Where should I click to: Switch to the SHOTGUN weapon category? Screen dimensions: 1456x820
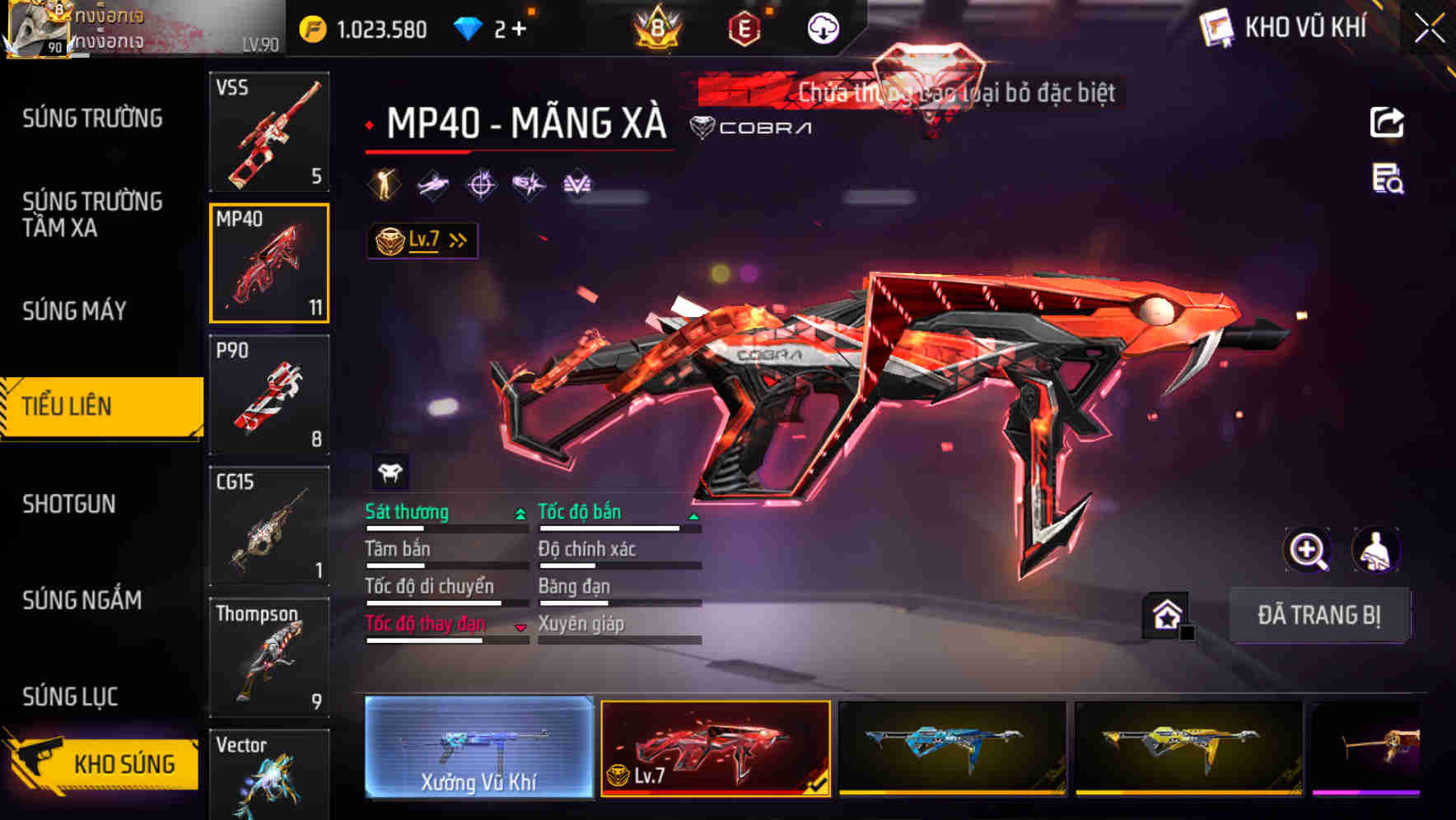(x=70, y=504)
